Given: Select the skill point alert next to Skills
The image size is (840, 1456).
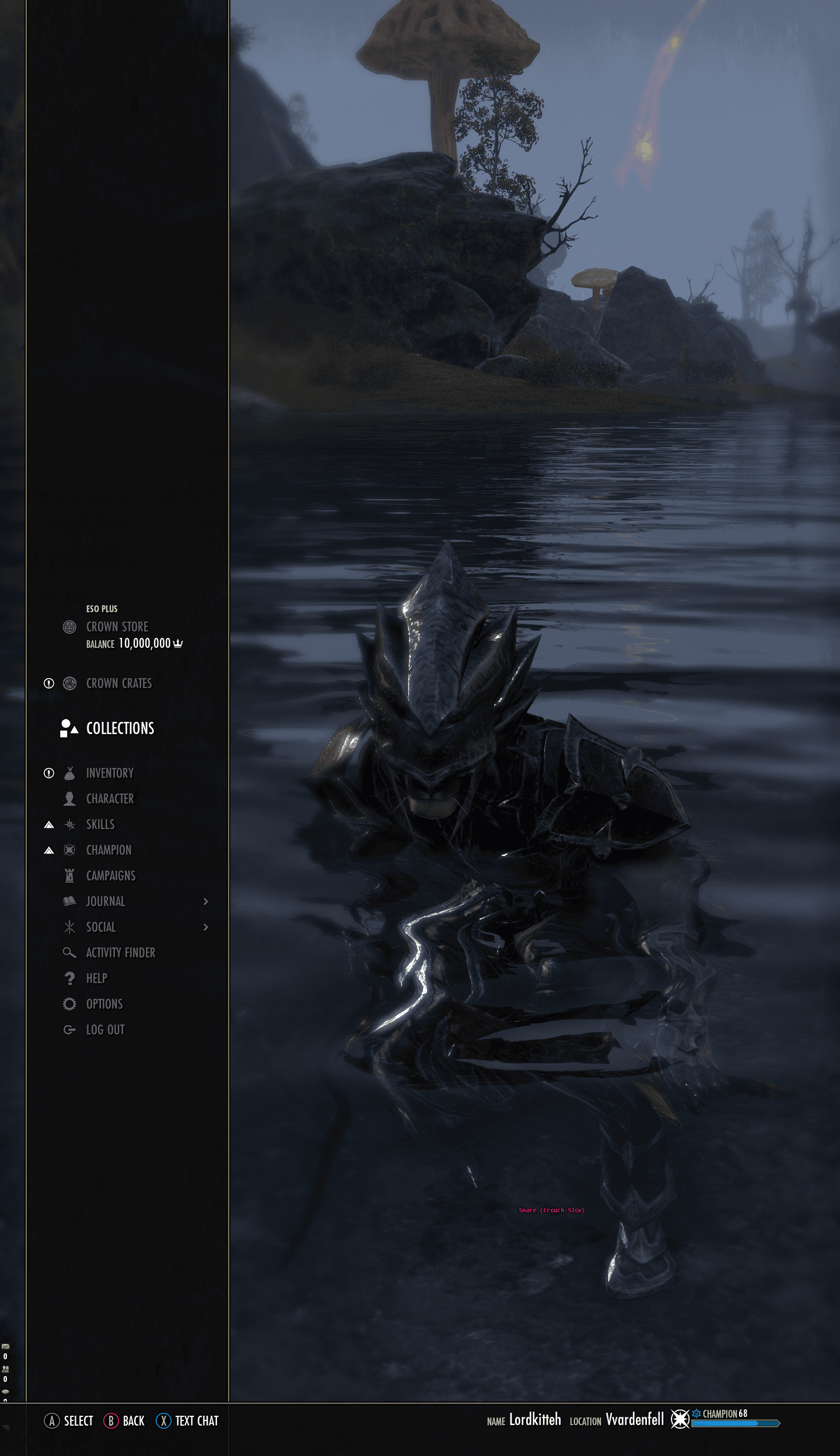Looking at the screenshot, I should 48,824.
